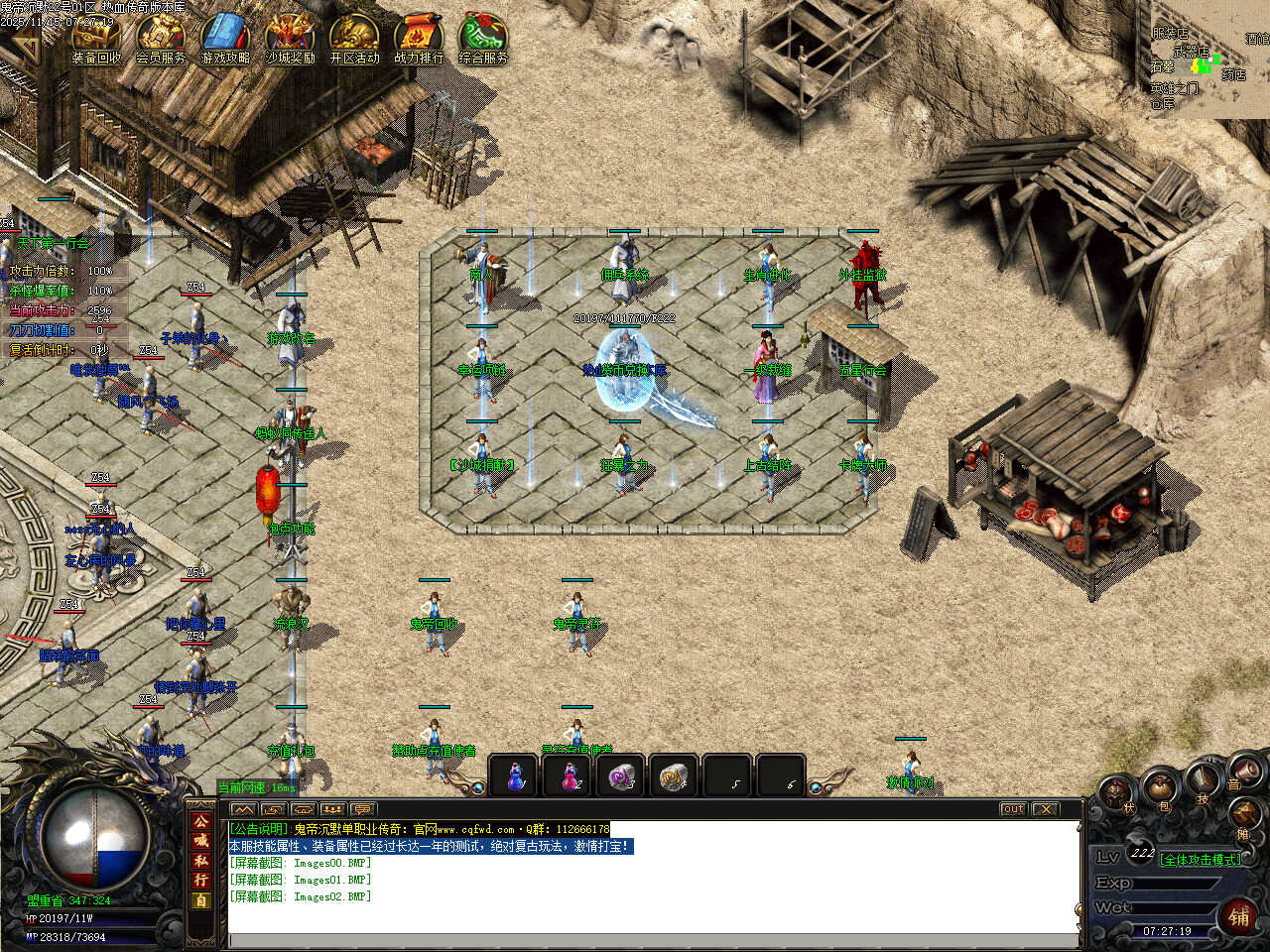1270x952 pixels.
Task: Open the shop (铺) red round button
Action: click(1239, 916)
